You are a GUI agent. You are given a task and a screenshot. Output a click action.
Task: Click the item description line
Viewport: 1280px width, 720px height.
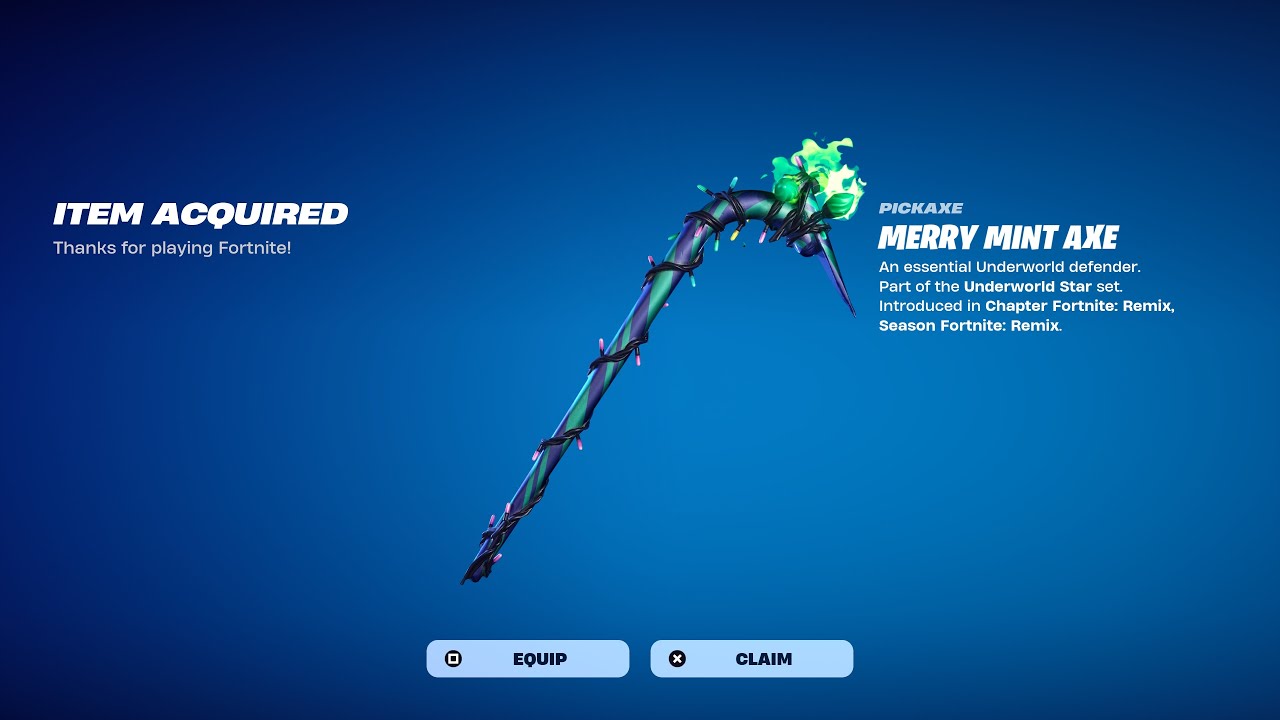pos(1010,267)
